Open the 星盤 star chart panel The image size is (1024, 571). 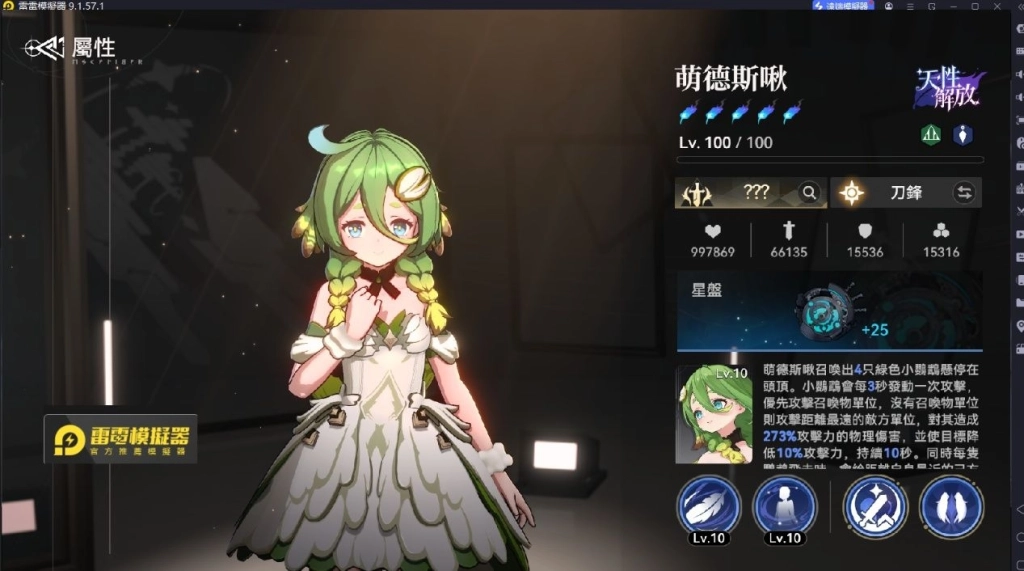(829, 312)
